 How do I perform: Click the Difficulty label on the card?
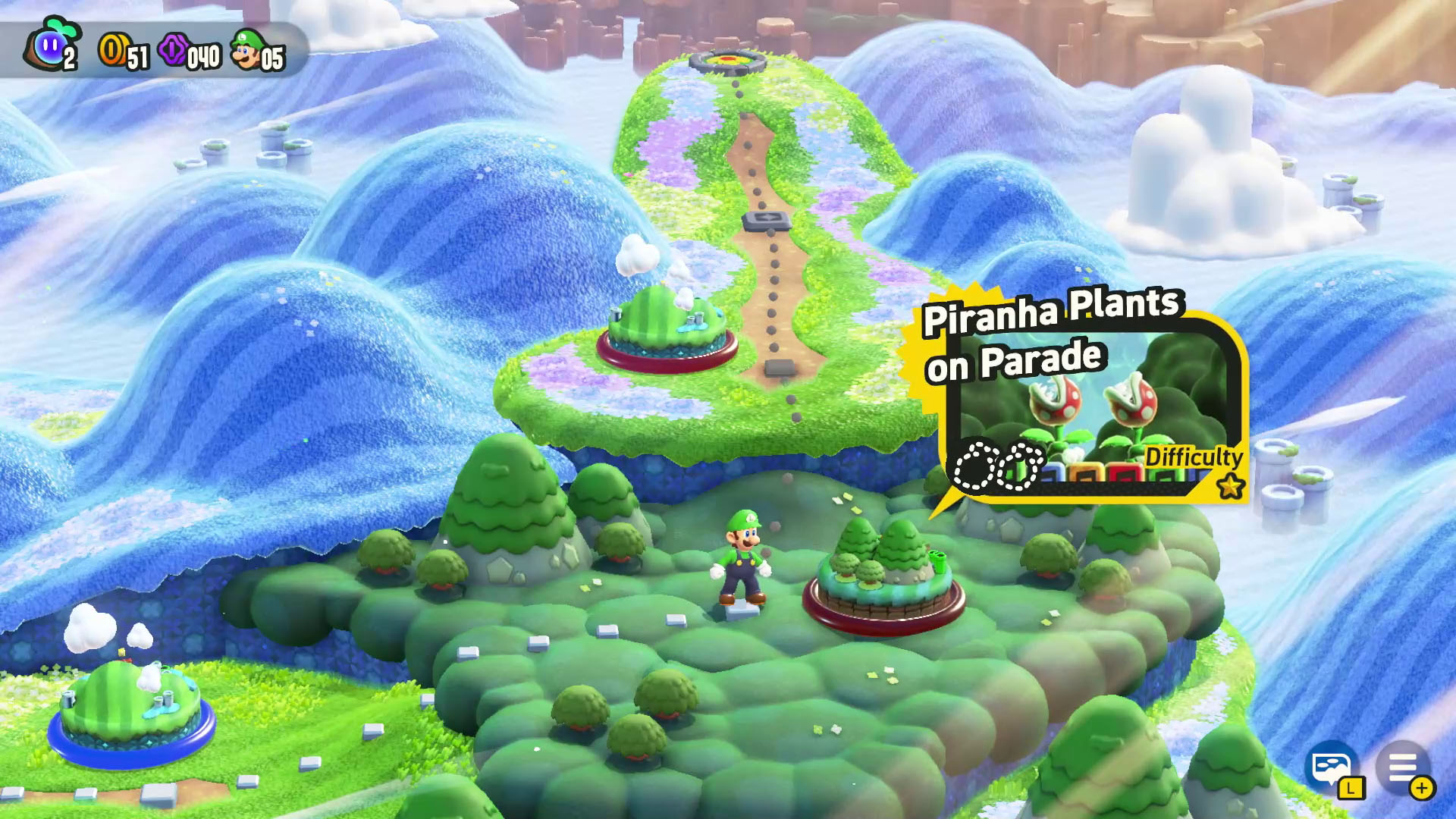1193,457
